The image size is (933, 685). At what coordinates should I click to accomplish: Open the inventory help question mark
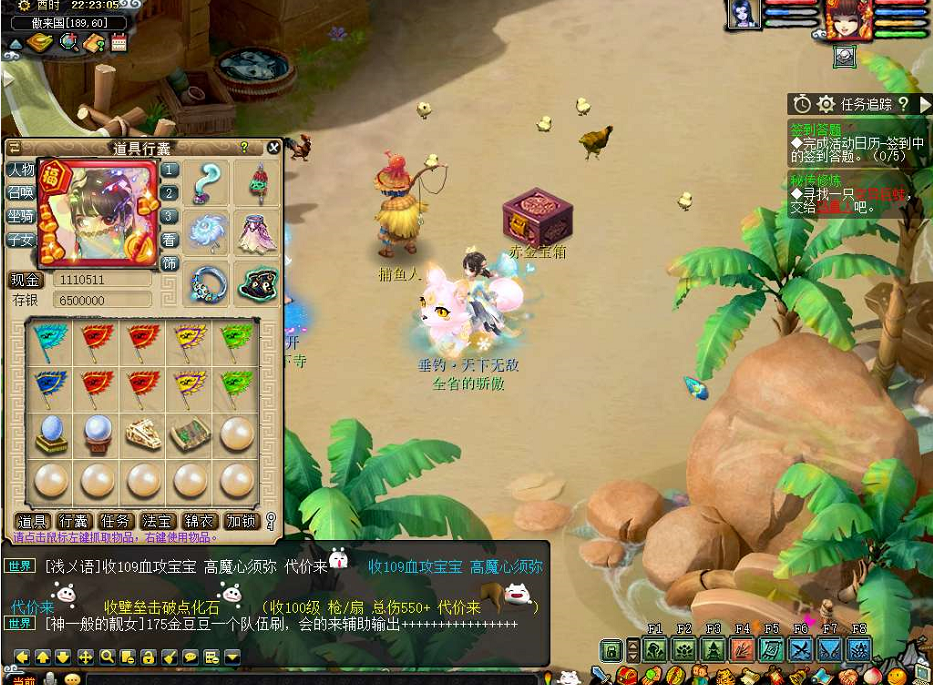click(x=244, y=148)
